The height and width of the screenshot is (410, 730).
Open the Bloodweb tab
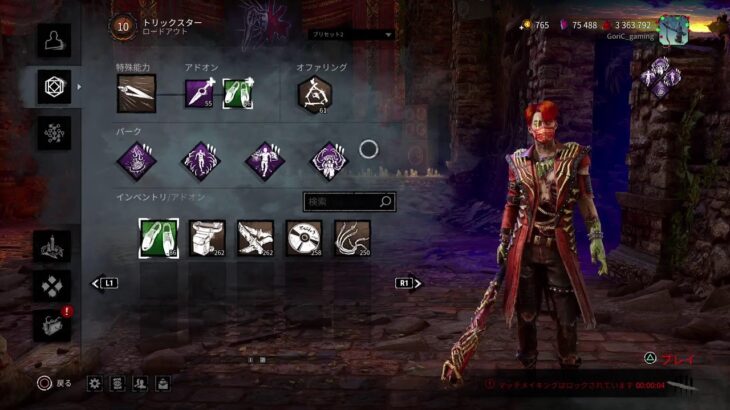tap(54, 133)
